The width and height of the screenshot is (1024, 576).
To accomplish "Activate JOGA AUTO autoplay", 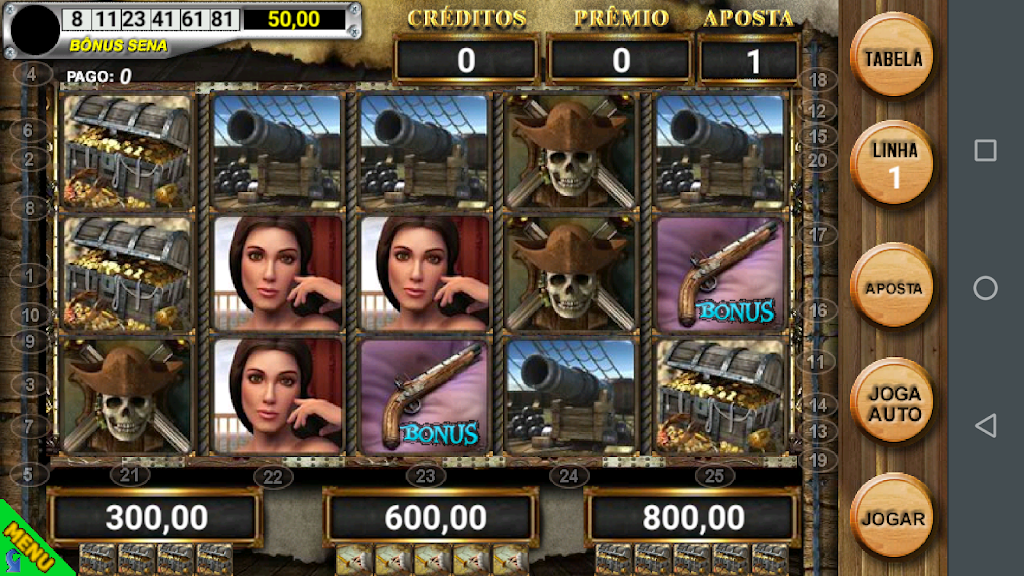I will (x=892, y=402).
